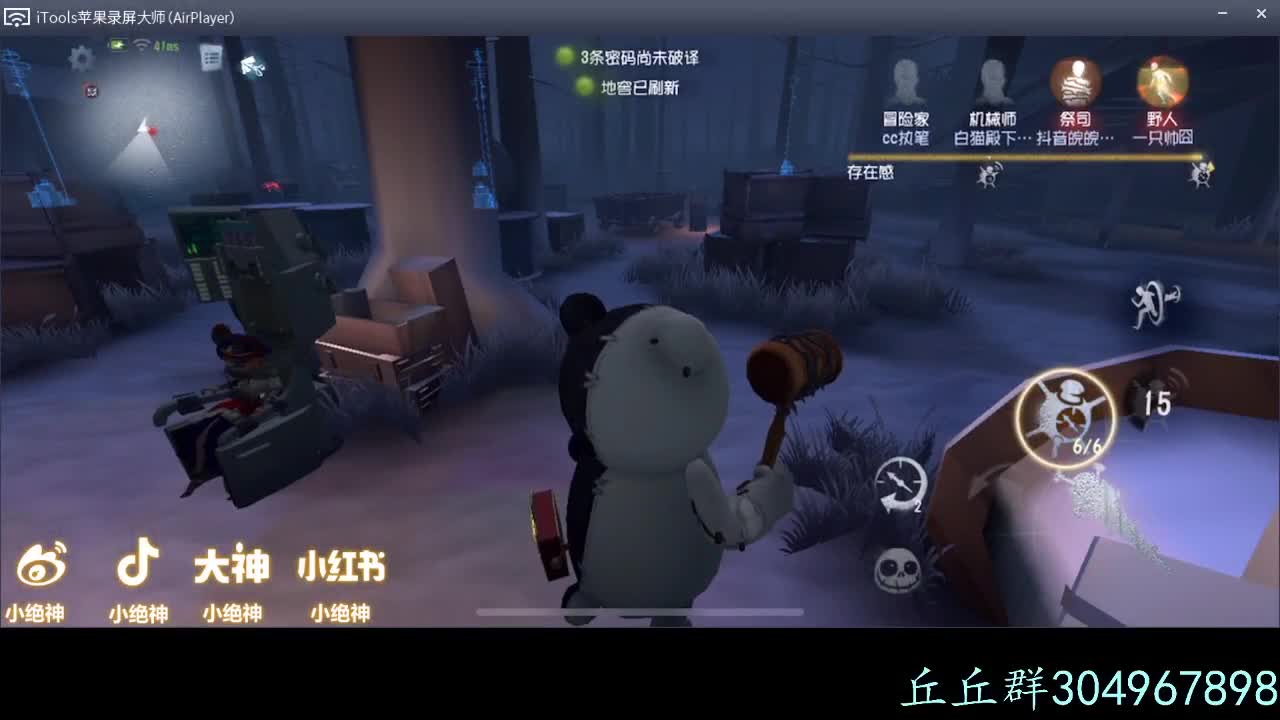The height and width of the screenshot is (720, 1280).
Task: Select the 祭司 survivor portrait
Action: (x=1075, y=80)
